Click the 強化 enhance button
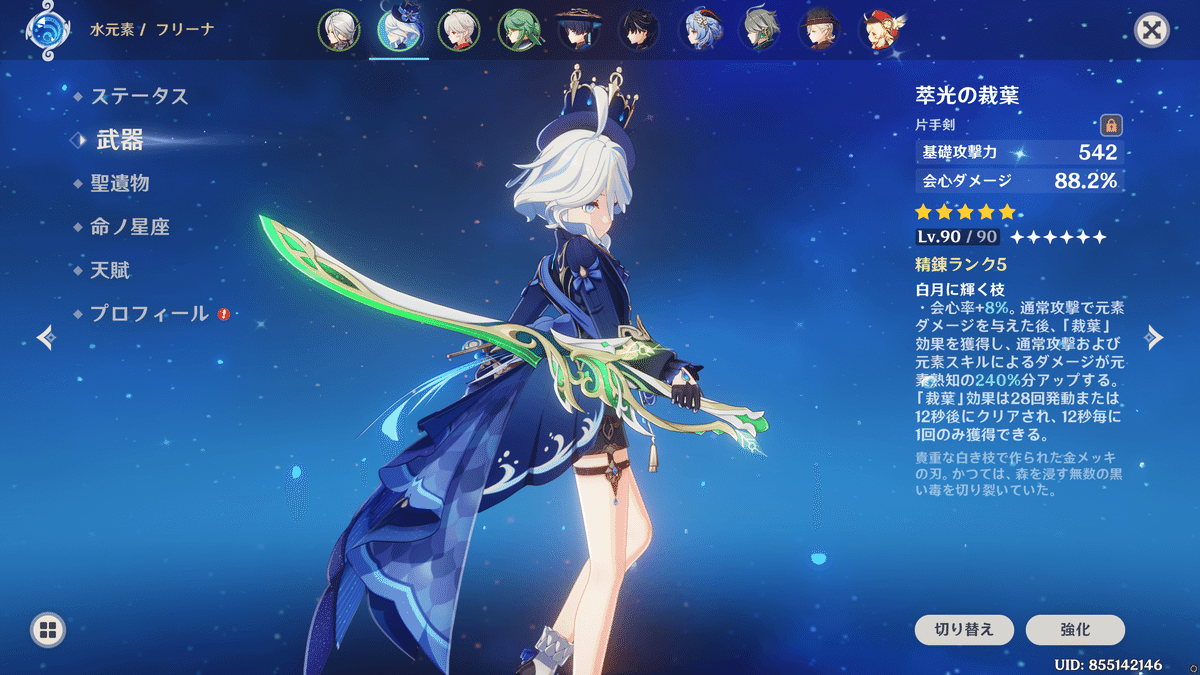Screen dimensions: 1200x675 click(1075, 630)
